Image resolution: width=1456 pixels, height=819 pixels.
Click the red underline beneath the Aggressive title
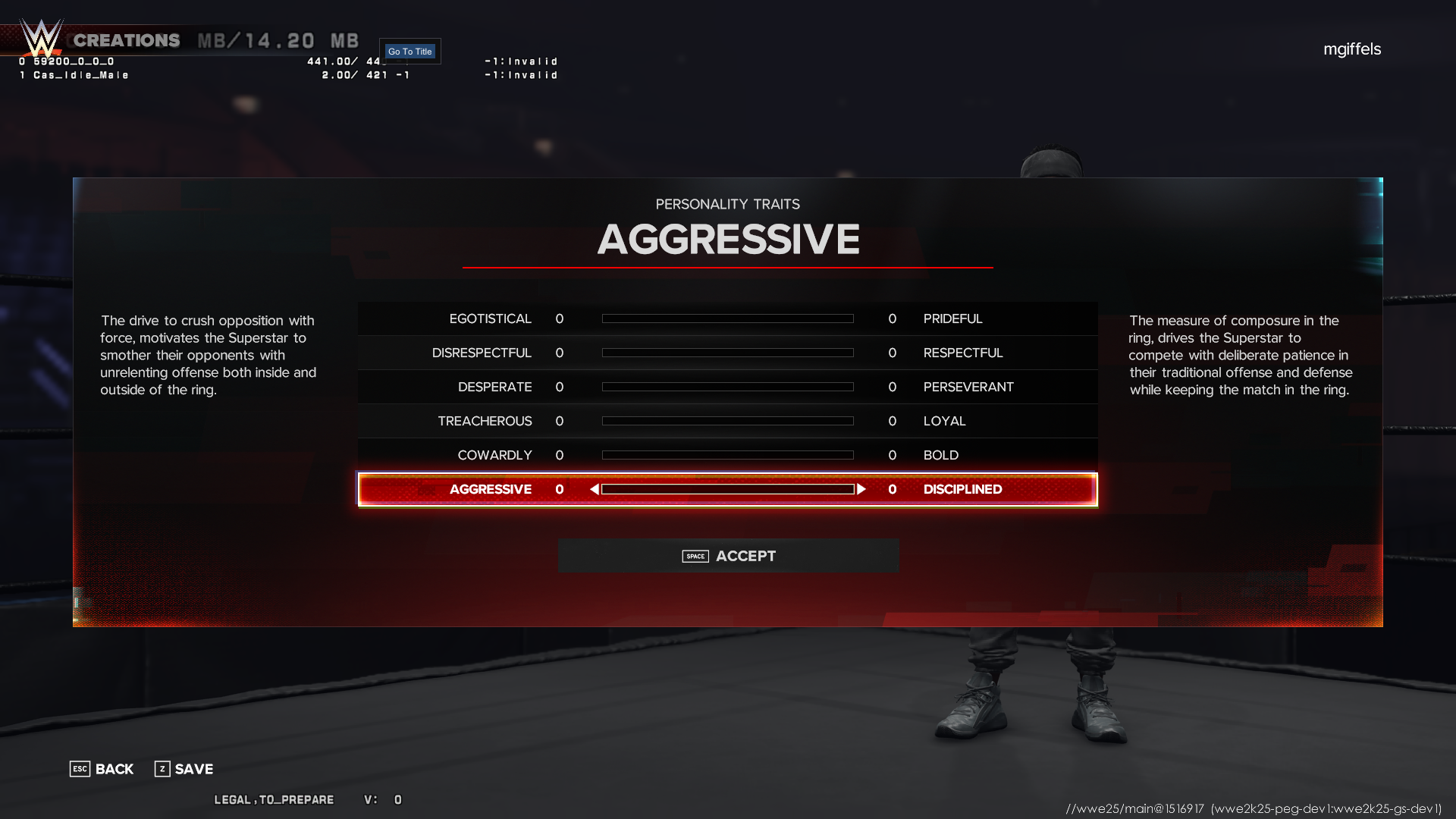click(x=728, y=267)
